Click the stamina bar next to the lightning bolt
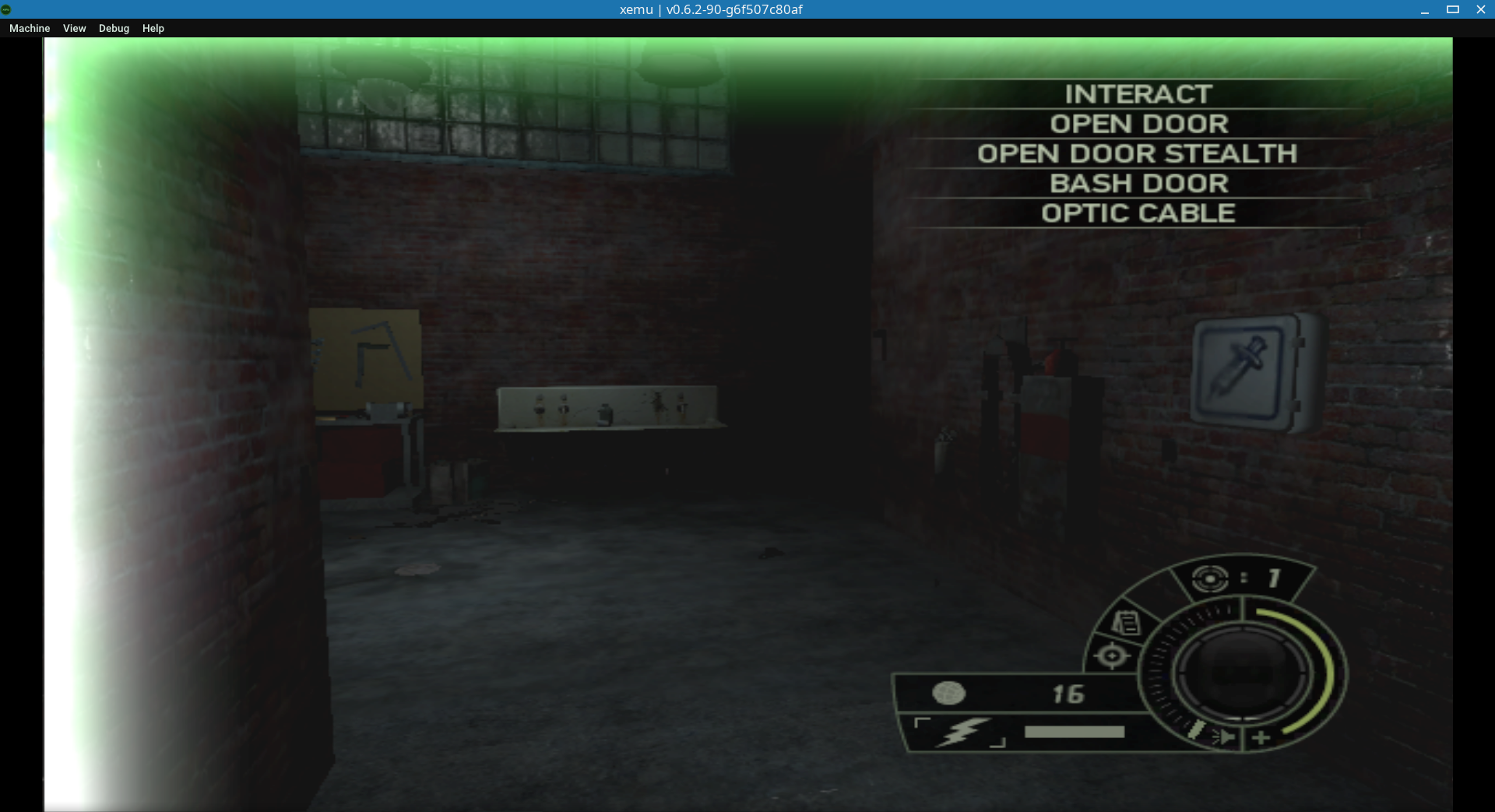The height and width of the screenshot is (812, 1495). 1073,731
